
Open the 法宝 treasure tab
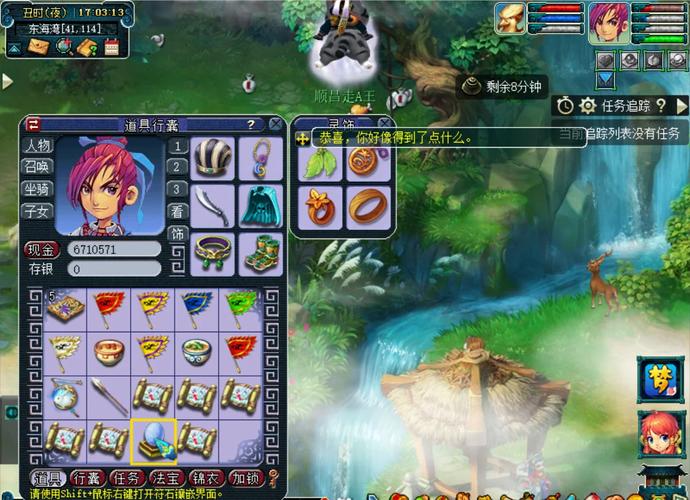(166, 477)
